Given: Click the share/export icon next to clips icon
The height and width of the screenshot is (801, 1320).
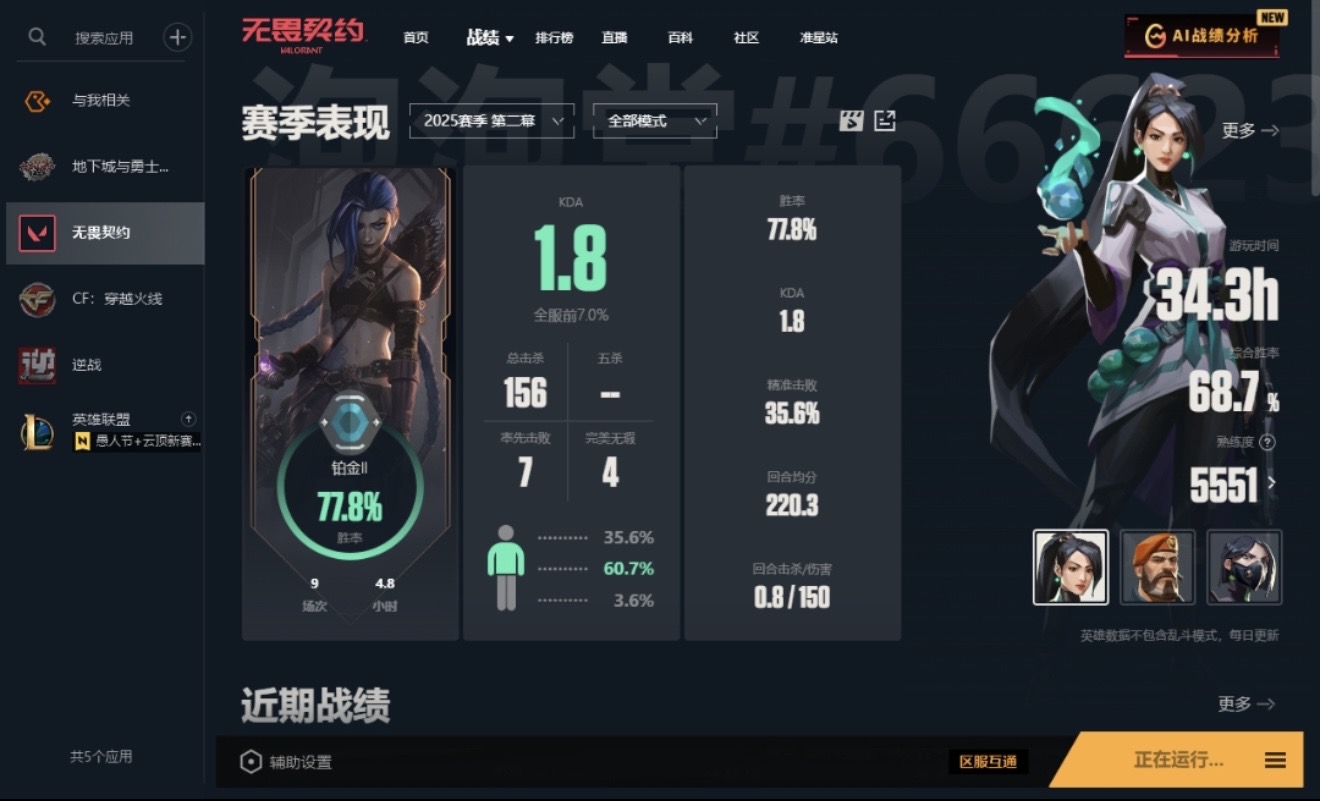Looking at the screenshot, I should pos(884,120).
